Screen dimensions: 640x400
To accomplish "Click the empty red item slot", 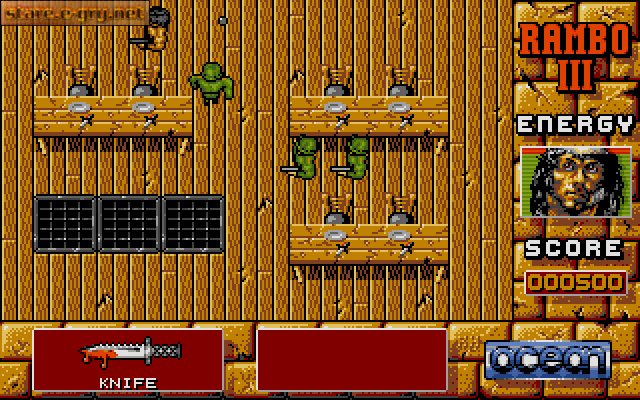I will click(352, 359).
